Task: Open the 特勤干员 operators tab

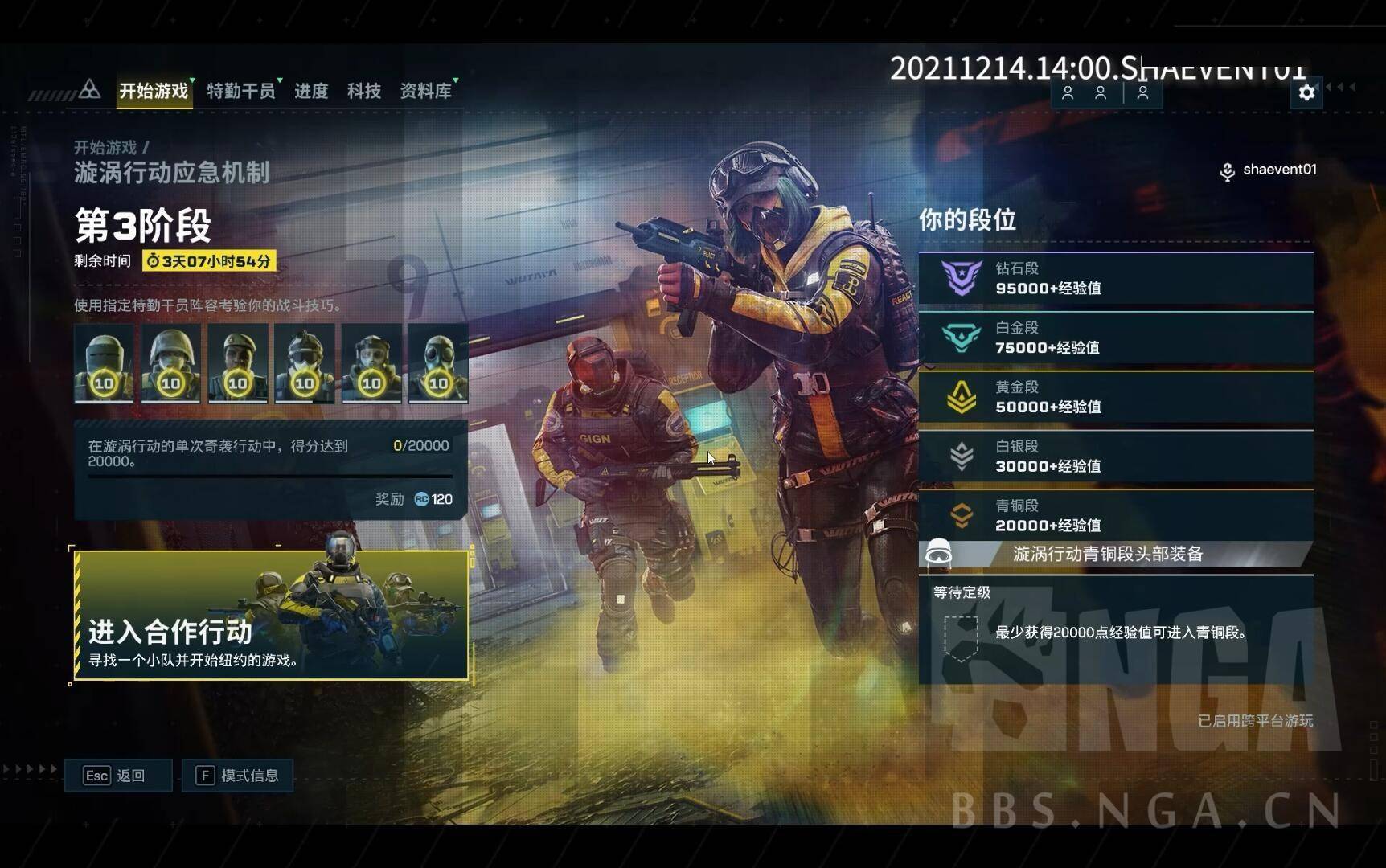Action: point(240,91)
